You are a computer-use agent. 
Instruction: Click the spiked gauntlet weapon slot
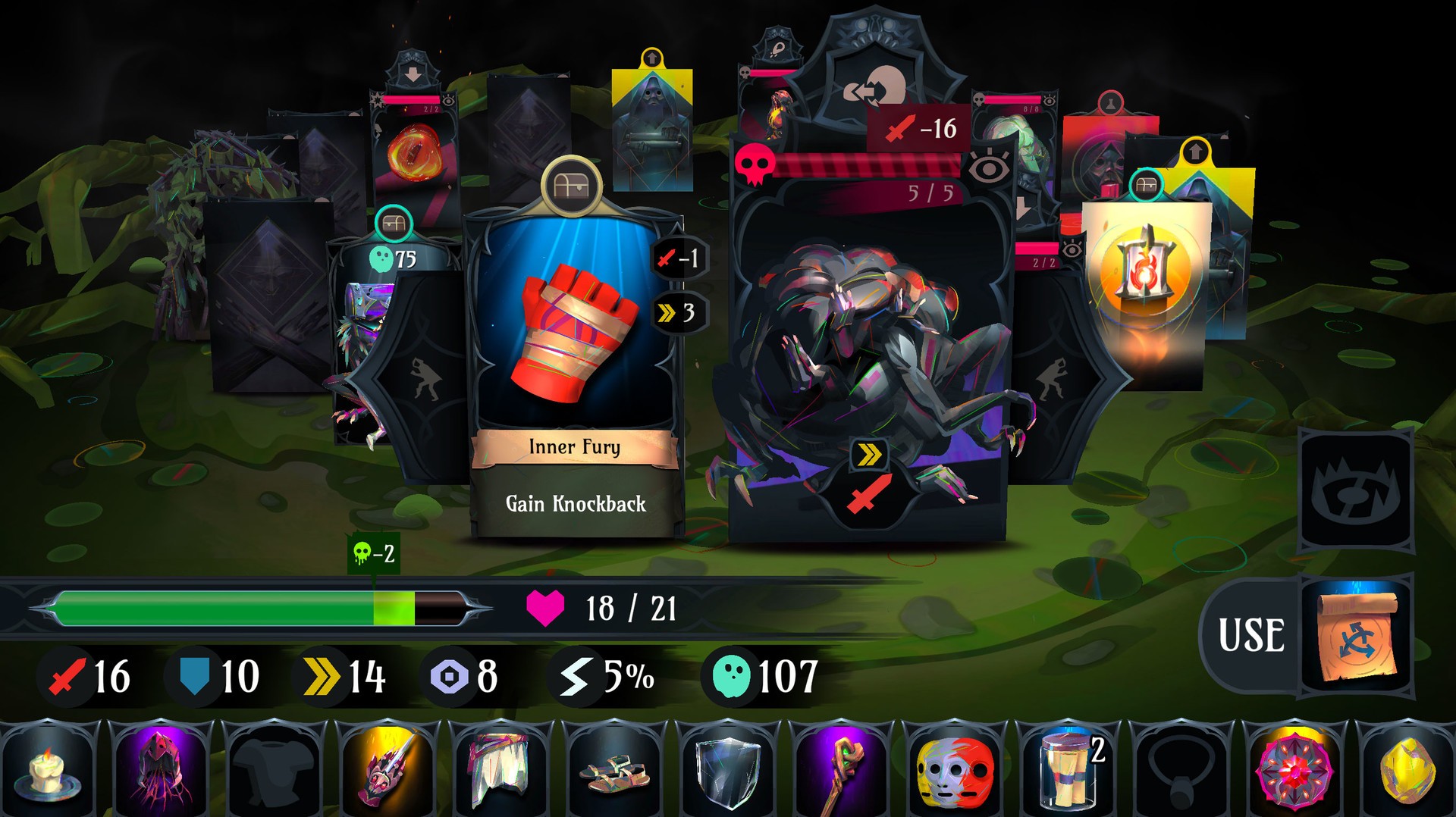(387, 769)
